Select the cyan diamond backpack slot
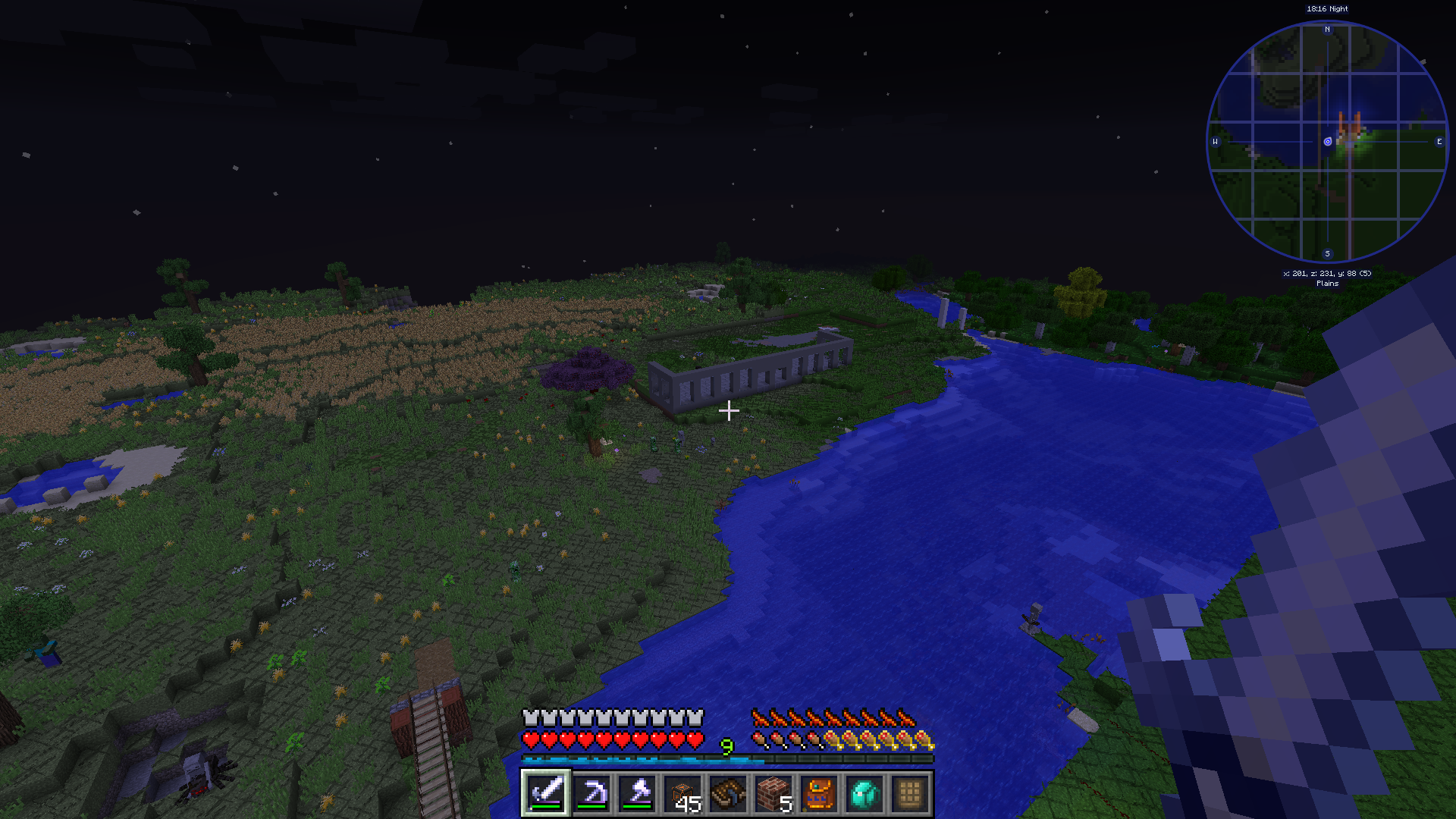The width and height of the screenshot is (1456, 819). pyautogui.click(x=864, y=793)
